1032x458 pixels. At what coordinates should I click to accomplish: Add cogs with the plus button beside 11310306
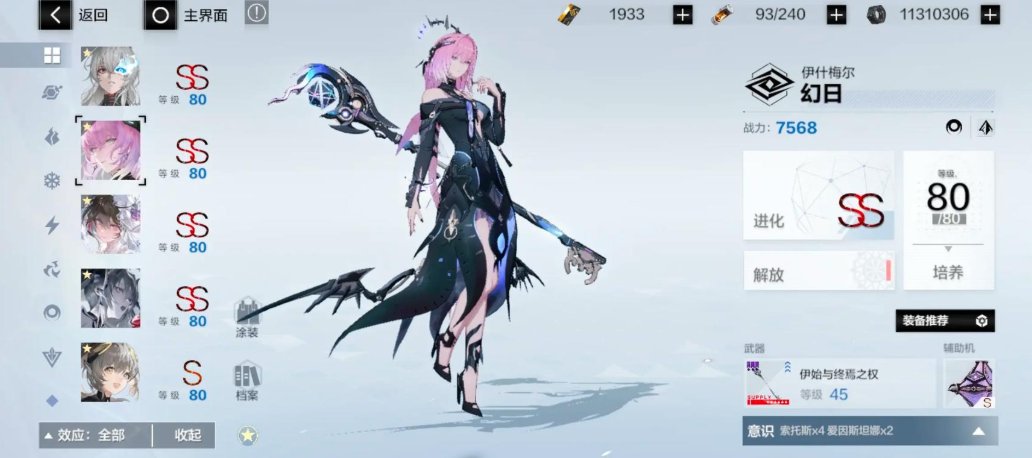[x=989, y=15]
